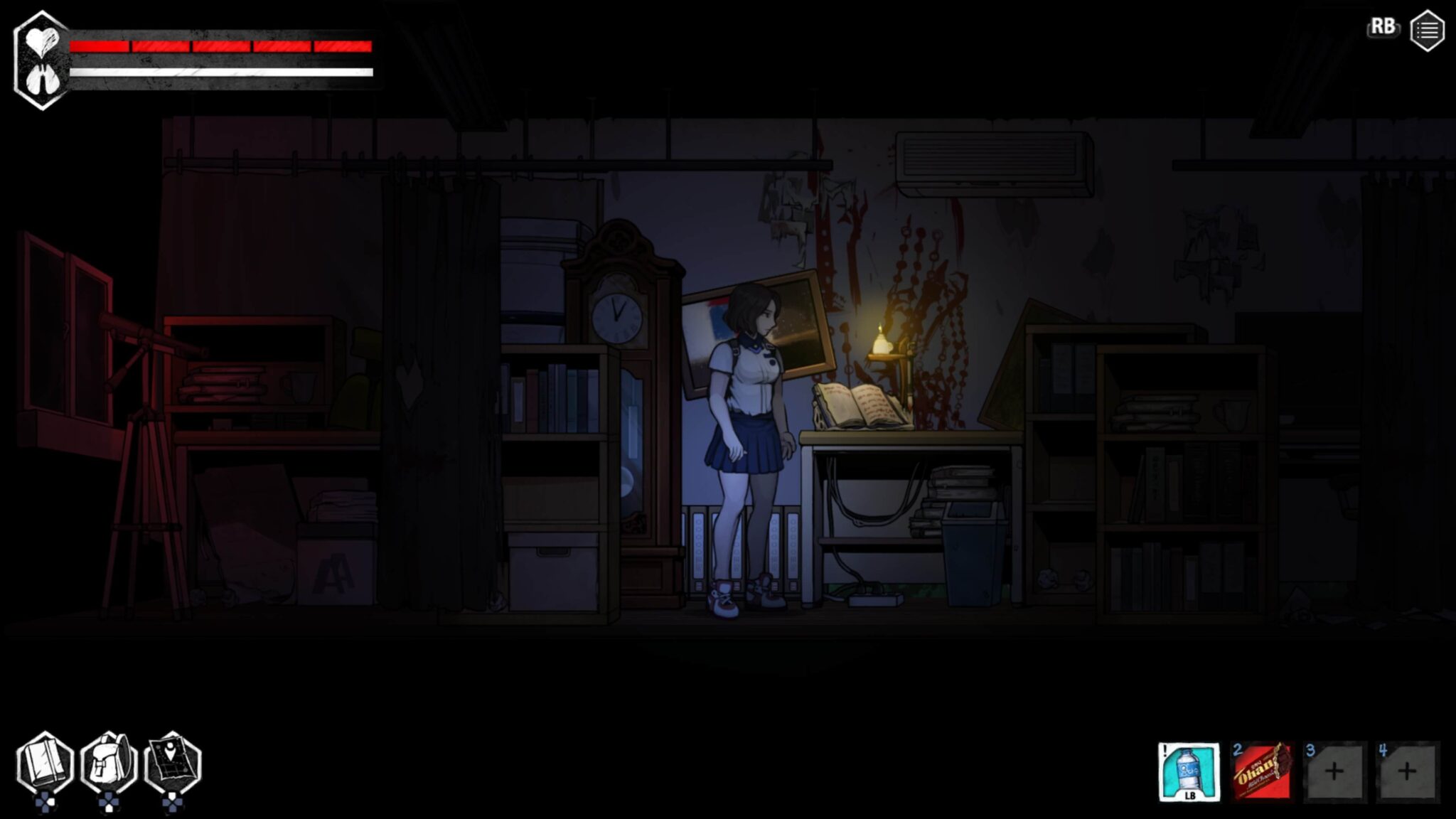Open the hexagonal menu icon

tap(1426, 31)
